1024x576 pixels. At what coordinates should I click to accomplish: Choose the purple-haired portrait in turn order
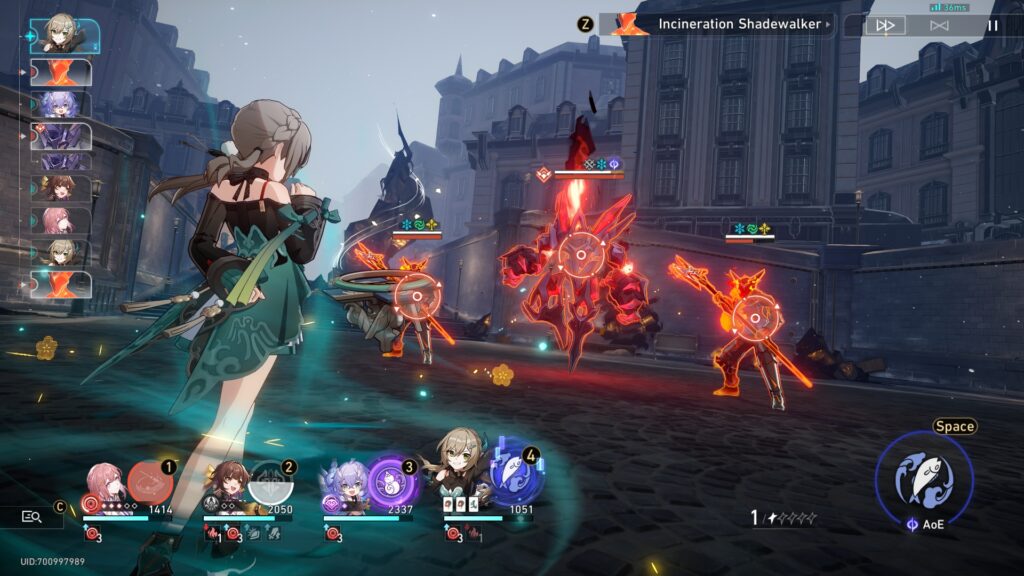[61, 104]
